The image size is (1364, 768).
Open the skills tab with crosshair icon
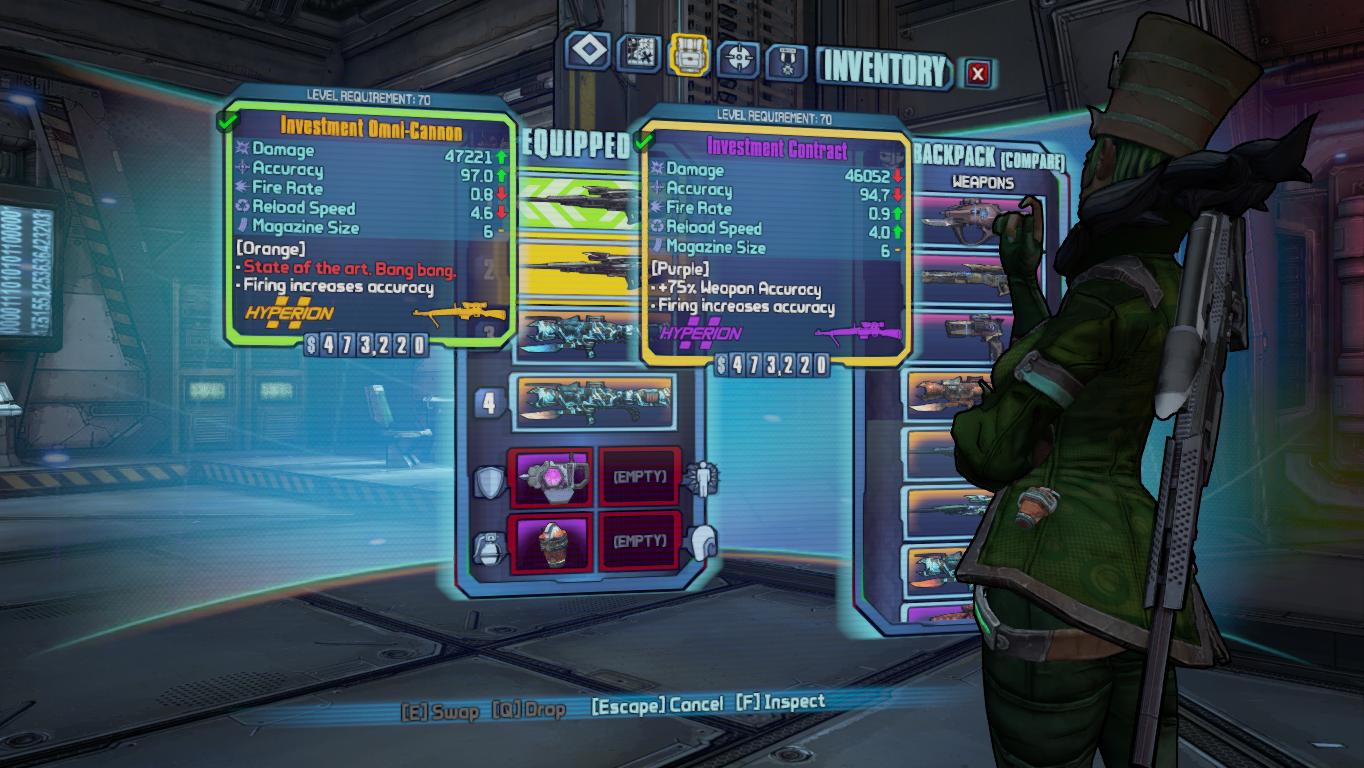pyautogui.click(x=739, y=58)
